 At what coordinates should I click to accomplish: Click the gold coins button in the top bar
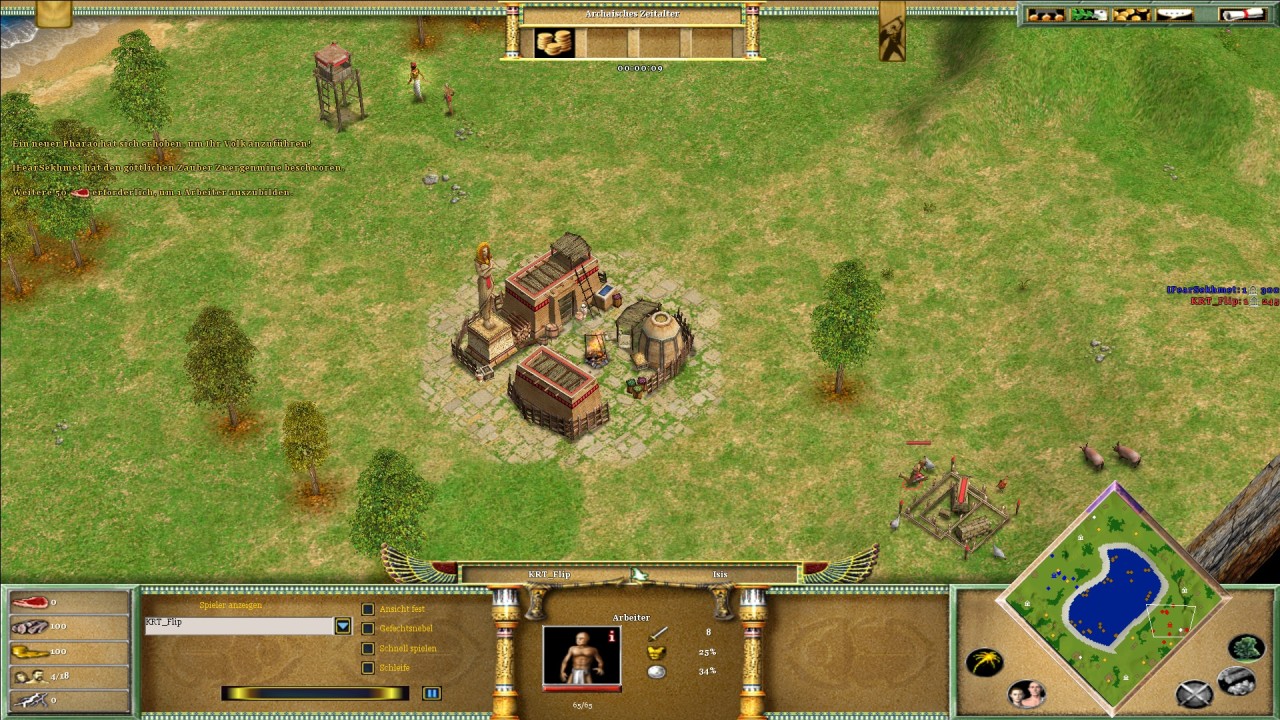coord(1132,14)
